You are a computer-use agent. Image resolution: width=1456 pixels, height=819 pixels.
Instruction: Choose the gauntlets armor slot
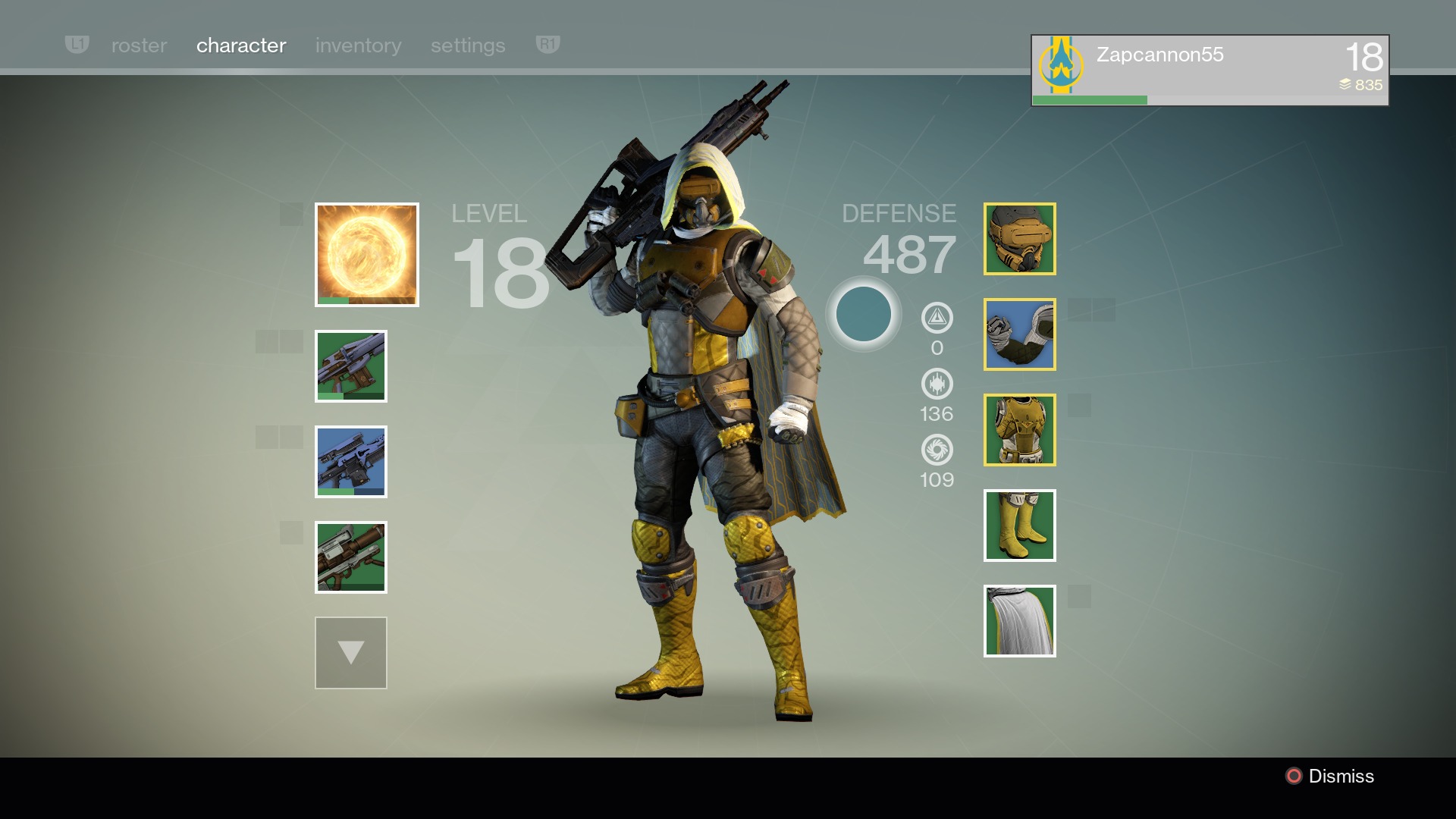pos(1020,334)
